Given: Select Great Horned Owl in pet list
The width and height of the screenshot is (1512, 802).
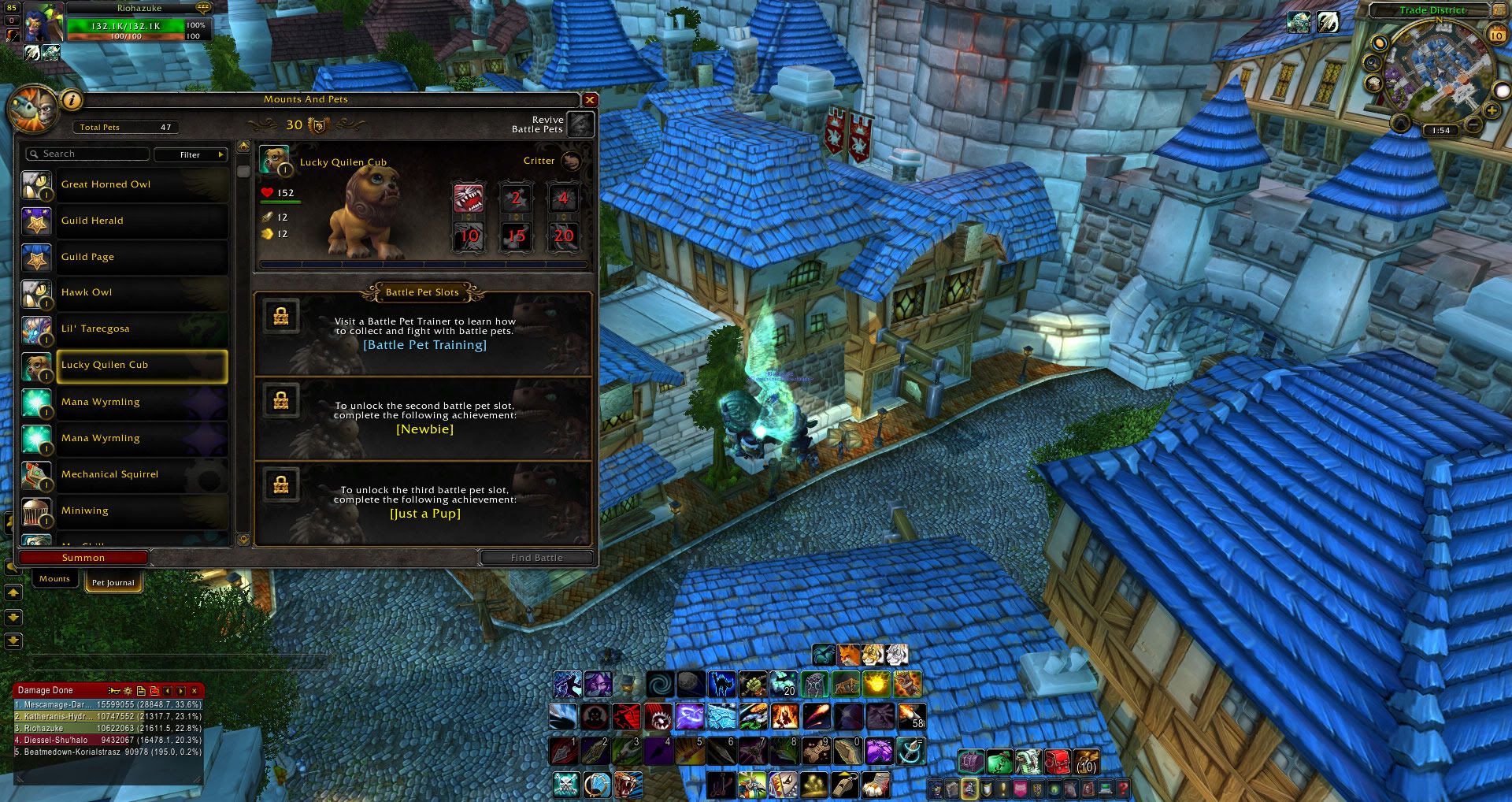Looking at the screenshot, I should (126, 184).
